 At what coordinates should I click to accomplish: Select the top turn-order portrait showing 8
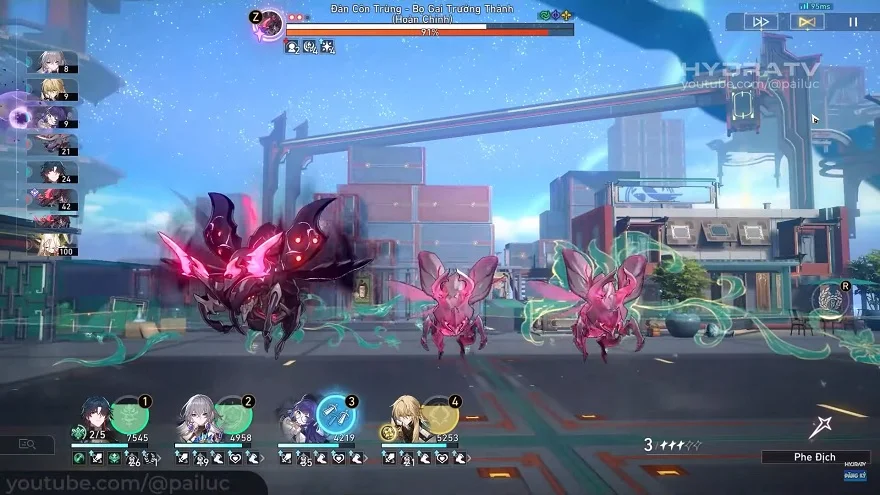[x=52, y=63]
